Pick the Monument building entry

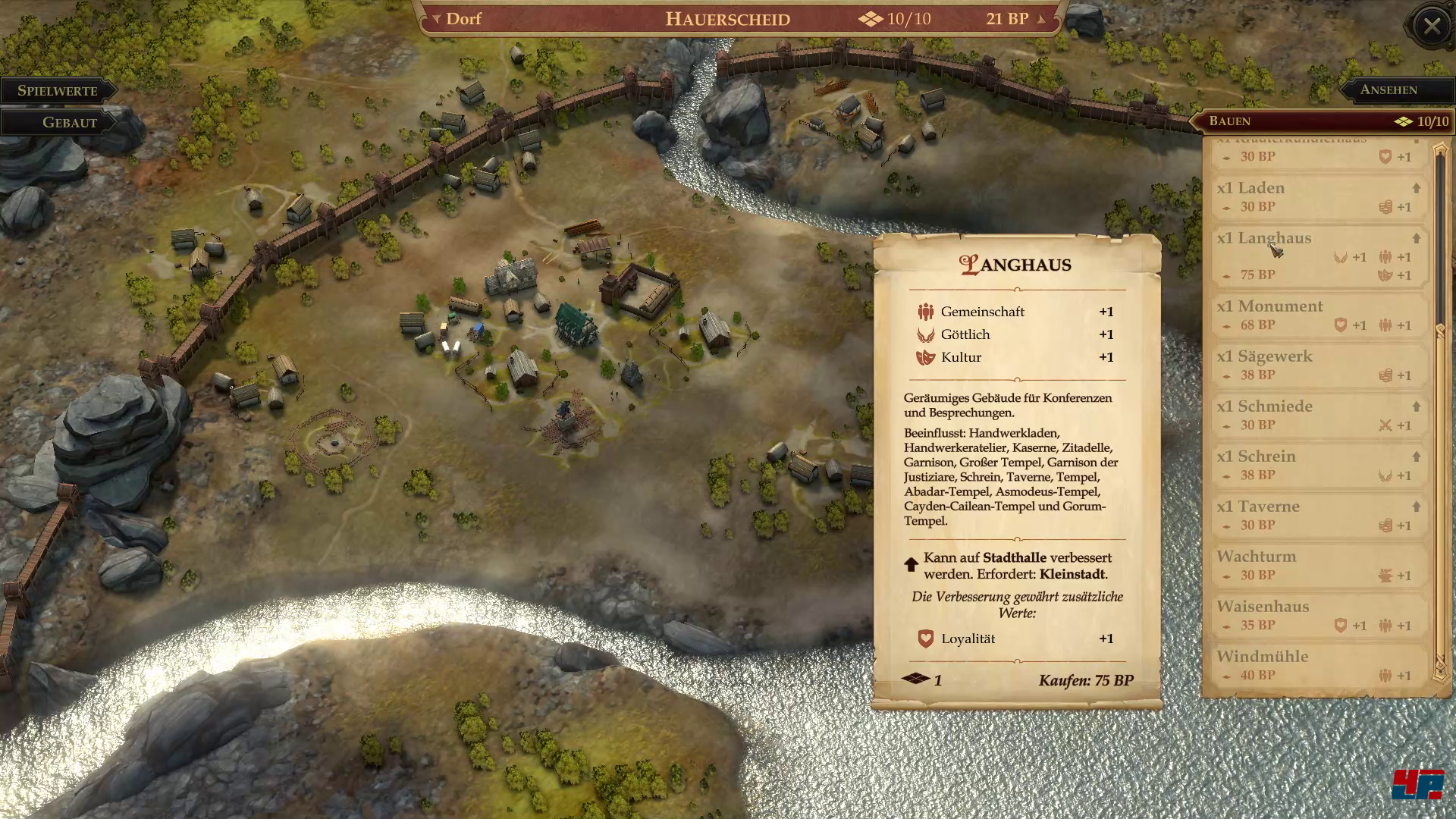[x=1318, y=315]
